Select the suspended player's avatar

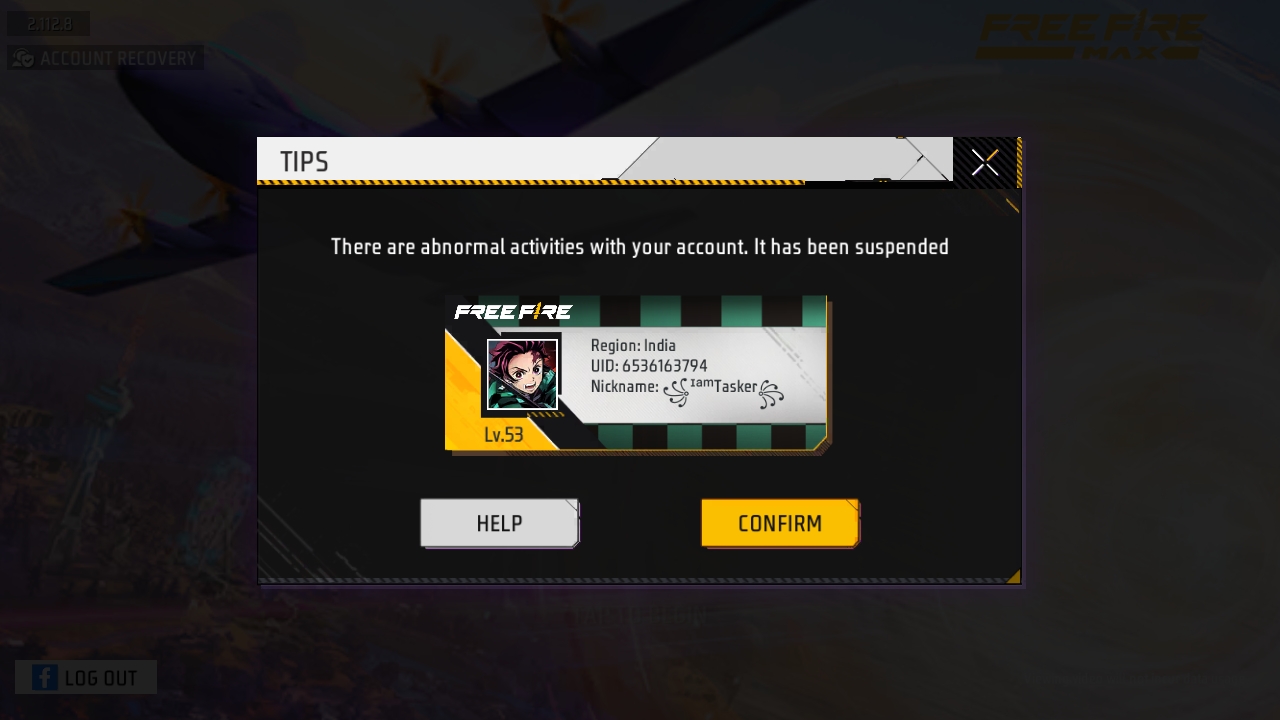coord(522,374)
